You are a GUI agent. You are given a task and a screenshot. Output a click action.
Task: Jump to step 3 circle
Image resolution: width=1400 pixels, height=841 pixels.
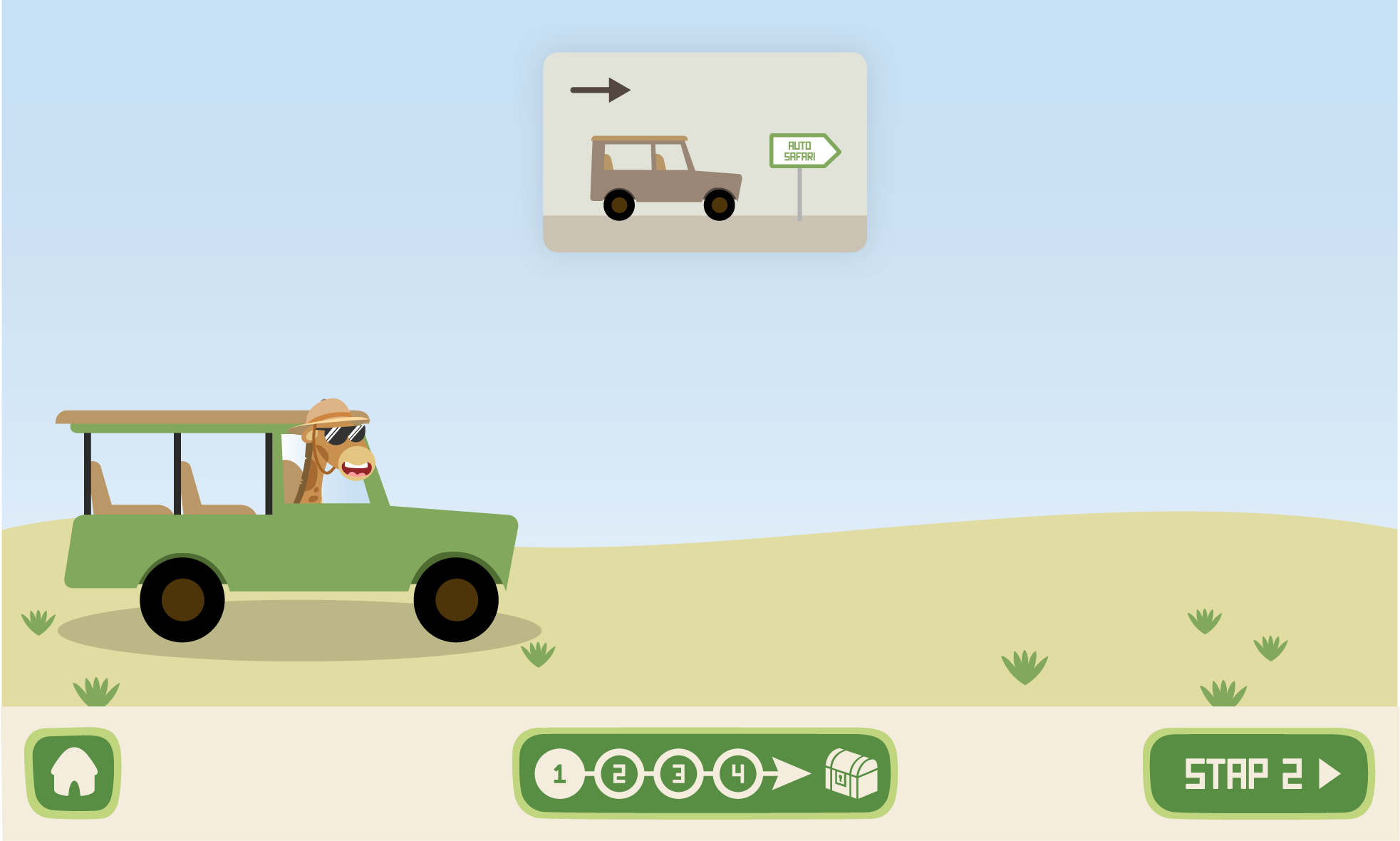coord(678,773)
